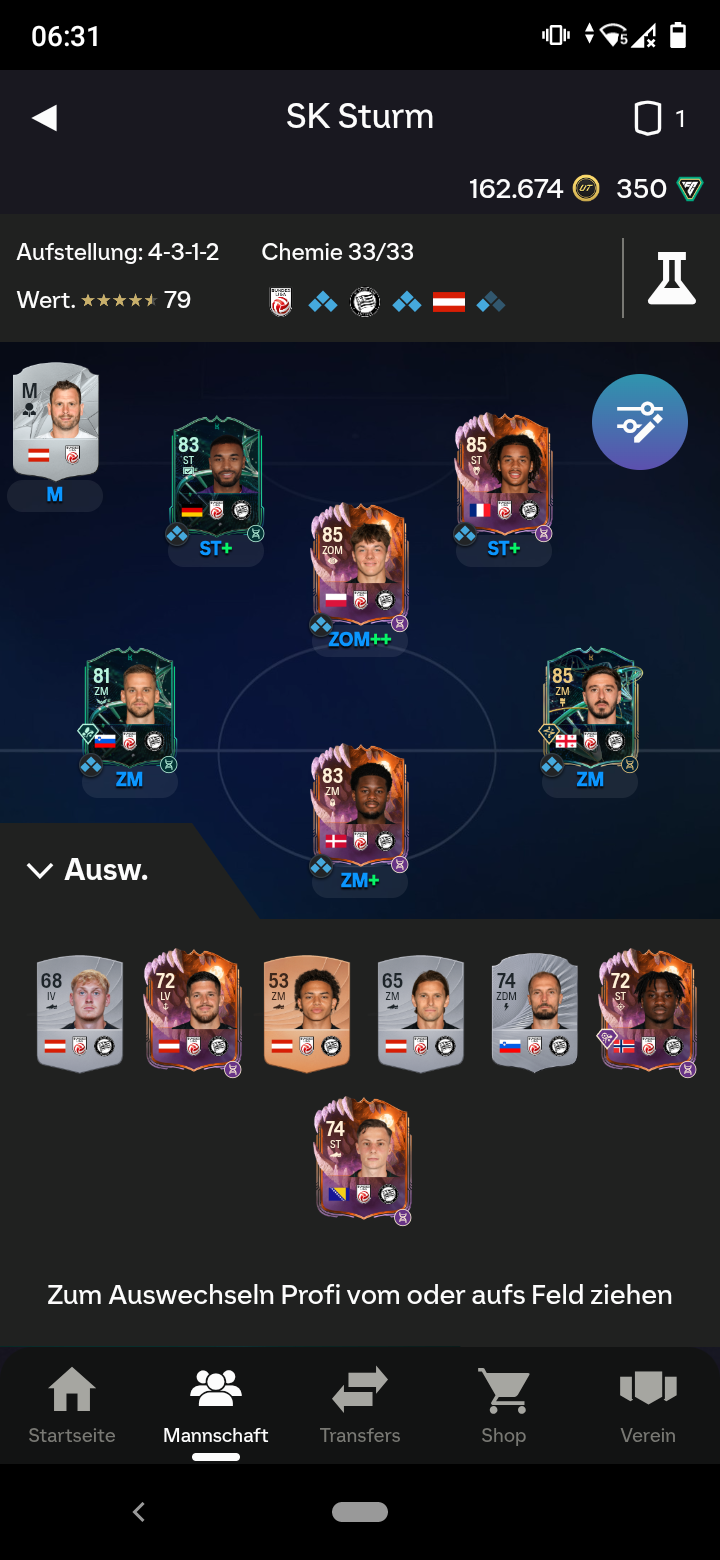Screen dimensions: 720x1560
Task: Go to the Startseite home tab
Action: 72,1406
